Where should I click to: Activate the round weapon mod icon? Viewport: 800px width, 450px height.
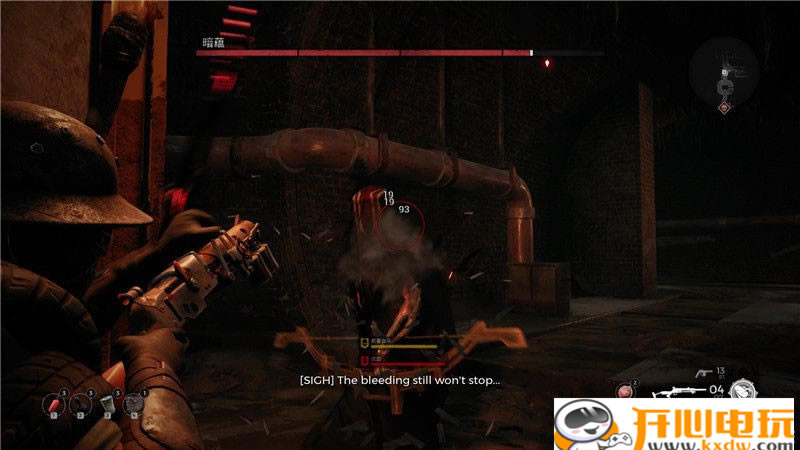pos(742,389)
